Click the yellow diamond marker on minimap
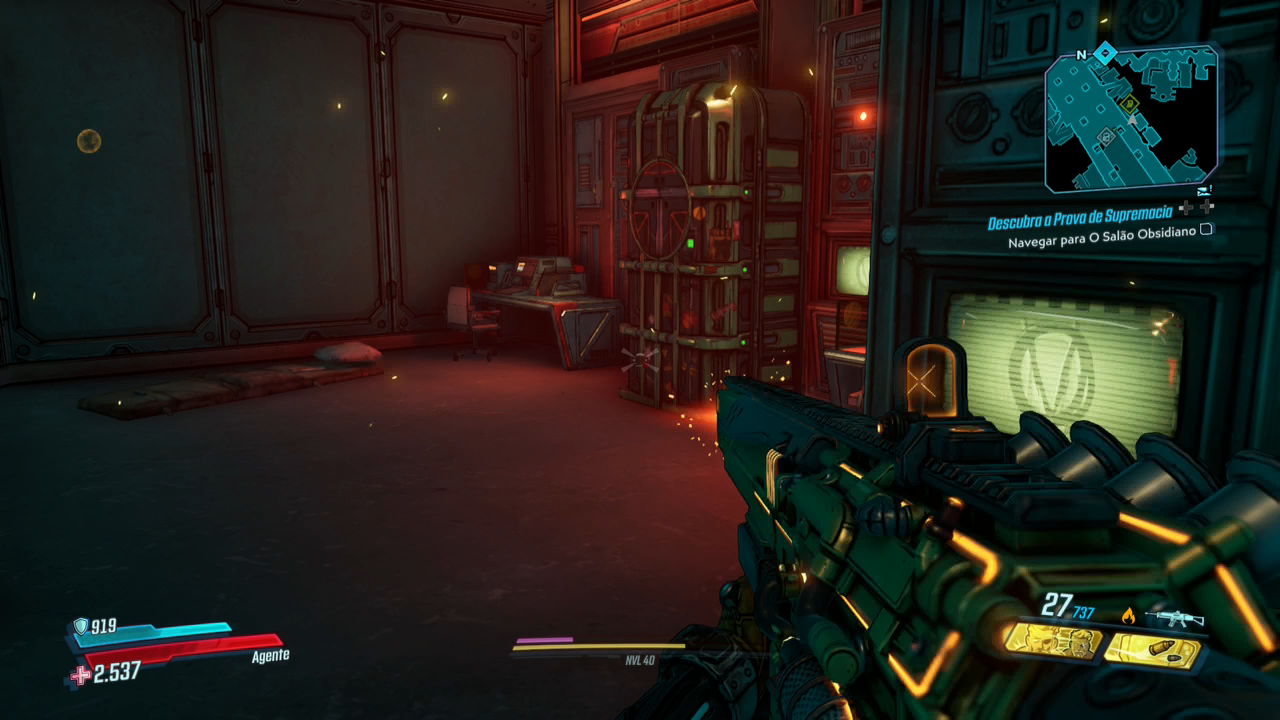 coord(1130,103)
